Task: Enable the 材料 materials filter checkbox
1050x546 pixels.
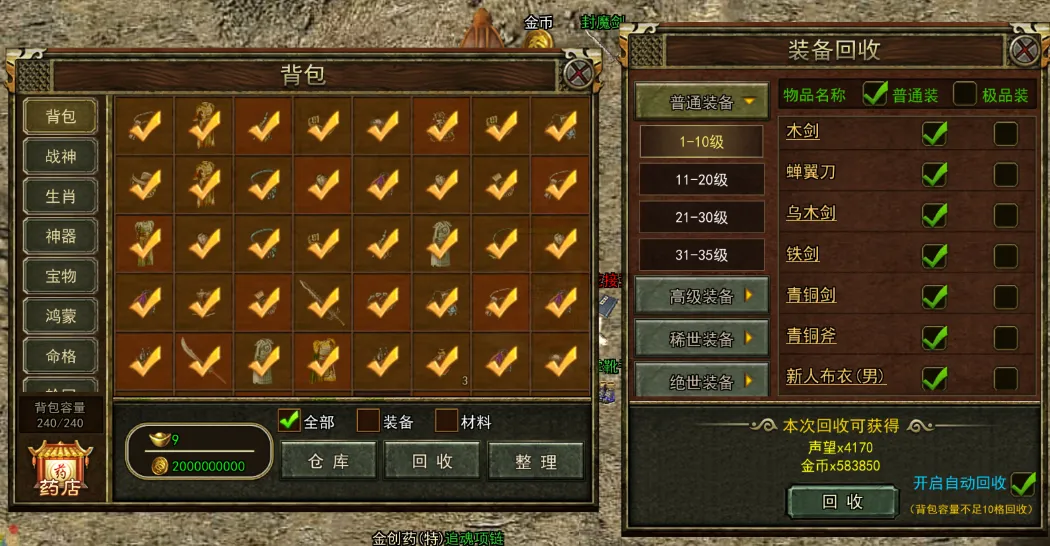Action: pos(446,421)
